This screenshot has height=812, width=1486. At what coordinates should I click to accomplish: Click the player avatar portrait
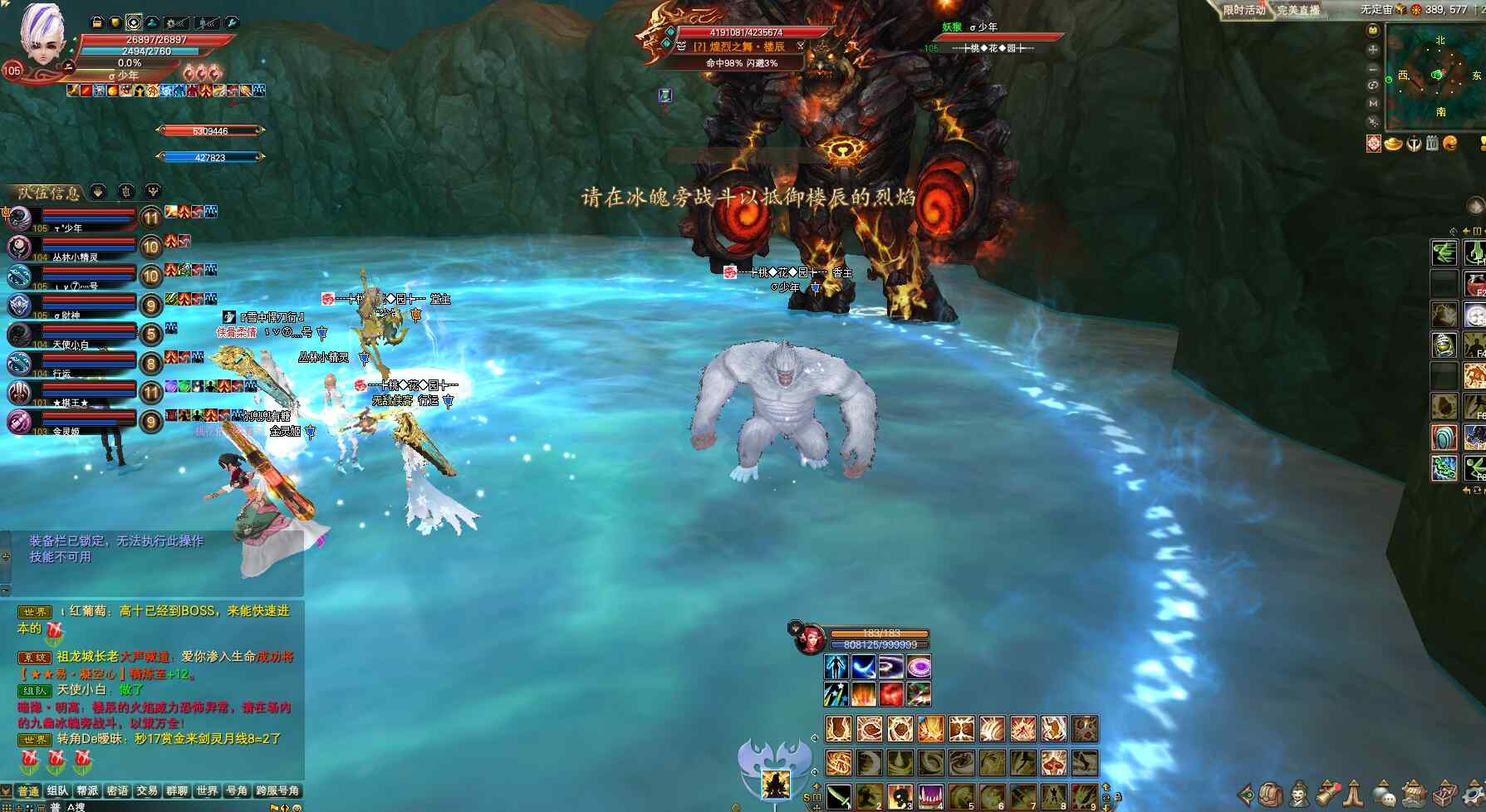click(x=42, y=33)
